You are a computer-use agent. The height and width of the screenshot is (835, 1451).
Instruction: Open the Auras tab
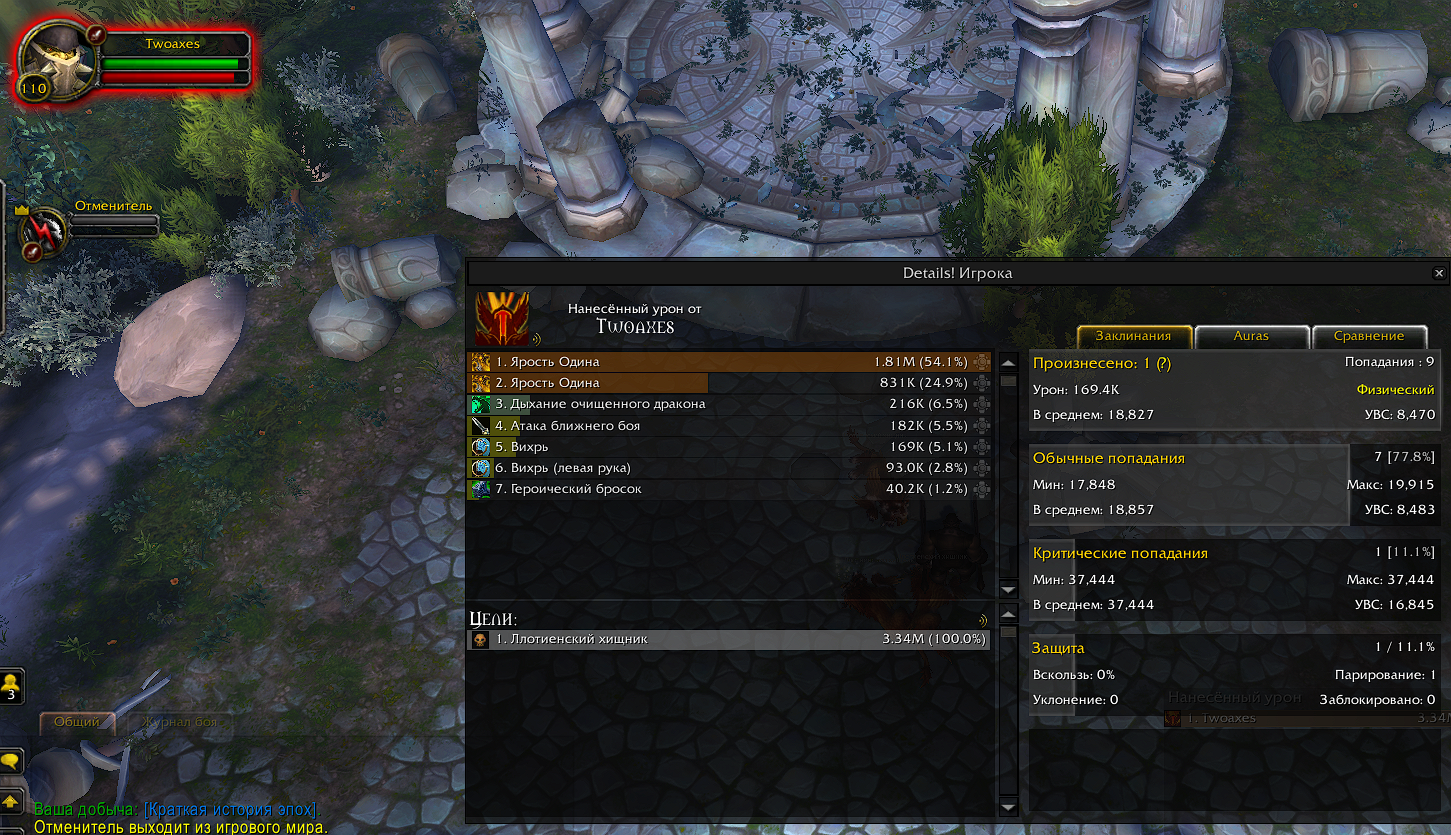pyautogui.click(x=1251, y=336)
